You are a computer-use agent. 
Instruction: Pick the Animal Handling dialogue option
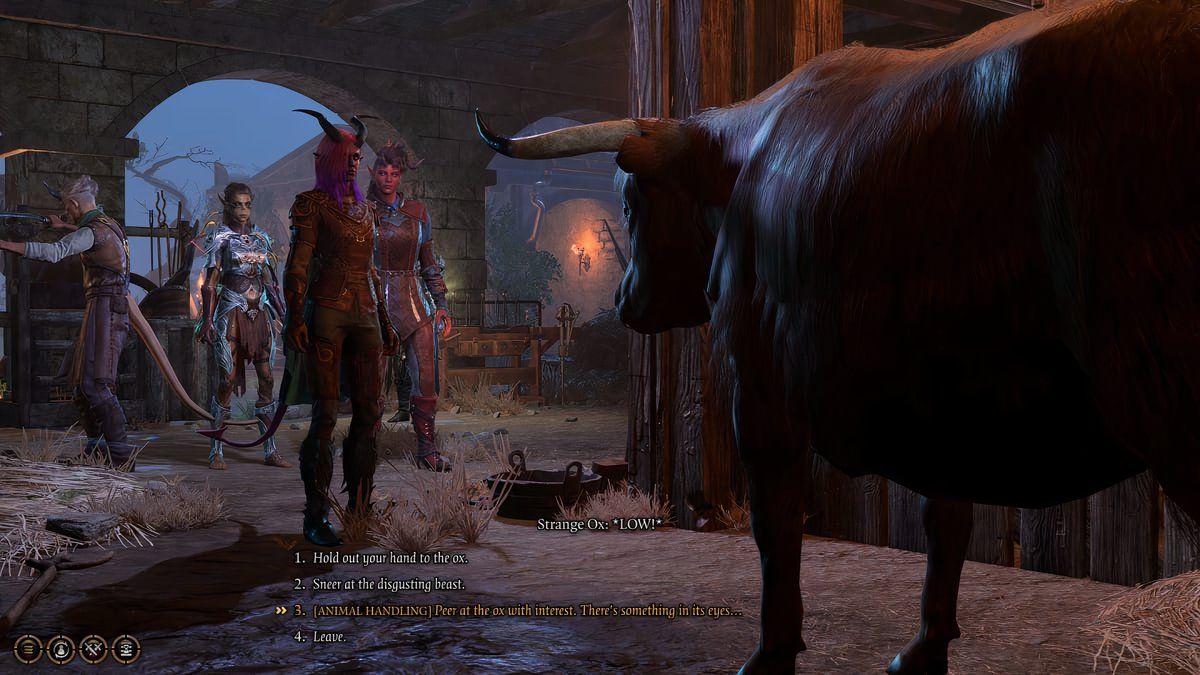point(527,610)
